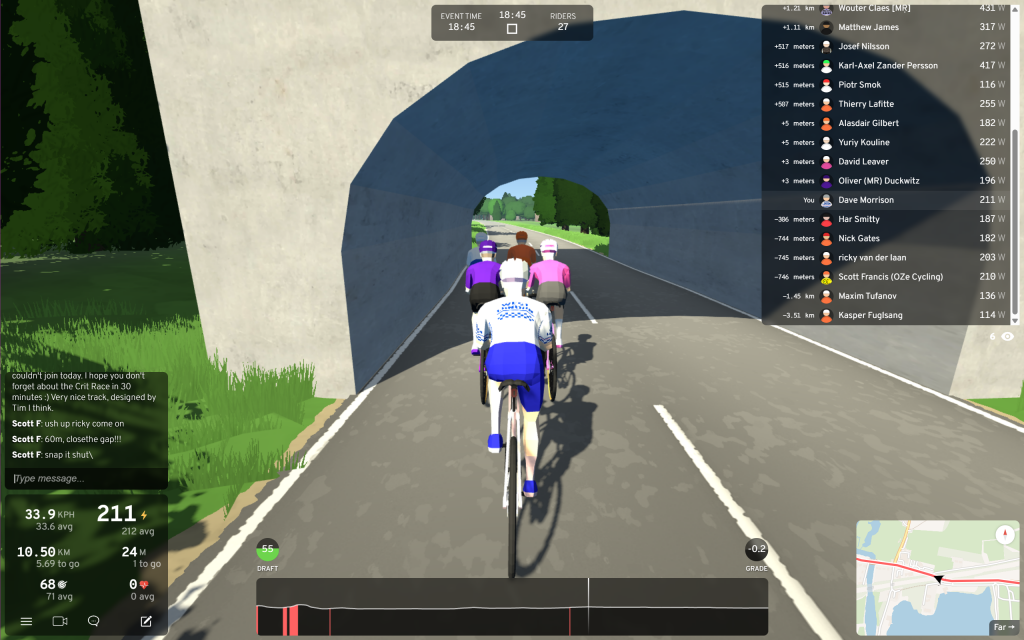This screenshot has width=1024, height=640.
Task: Click the minimap compass button
Action: (x=1004, y=534)
